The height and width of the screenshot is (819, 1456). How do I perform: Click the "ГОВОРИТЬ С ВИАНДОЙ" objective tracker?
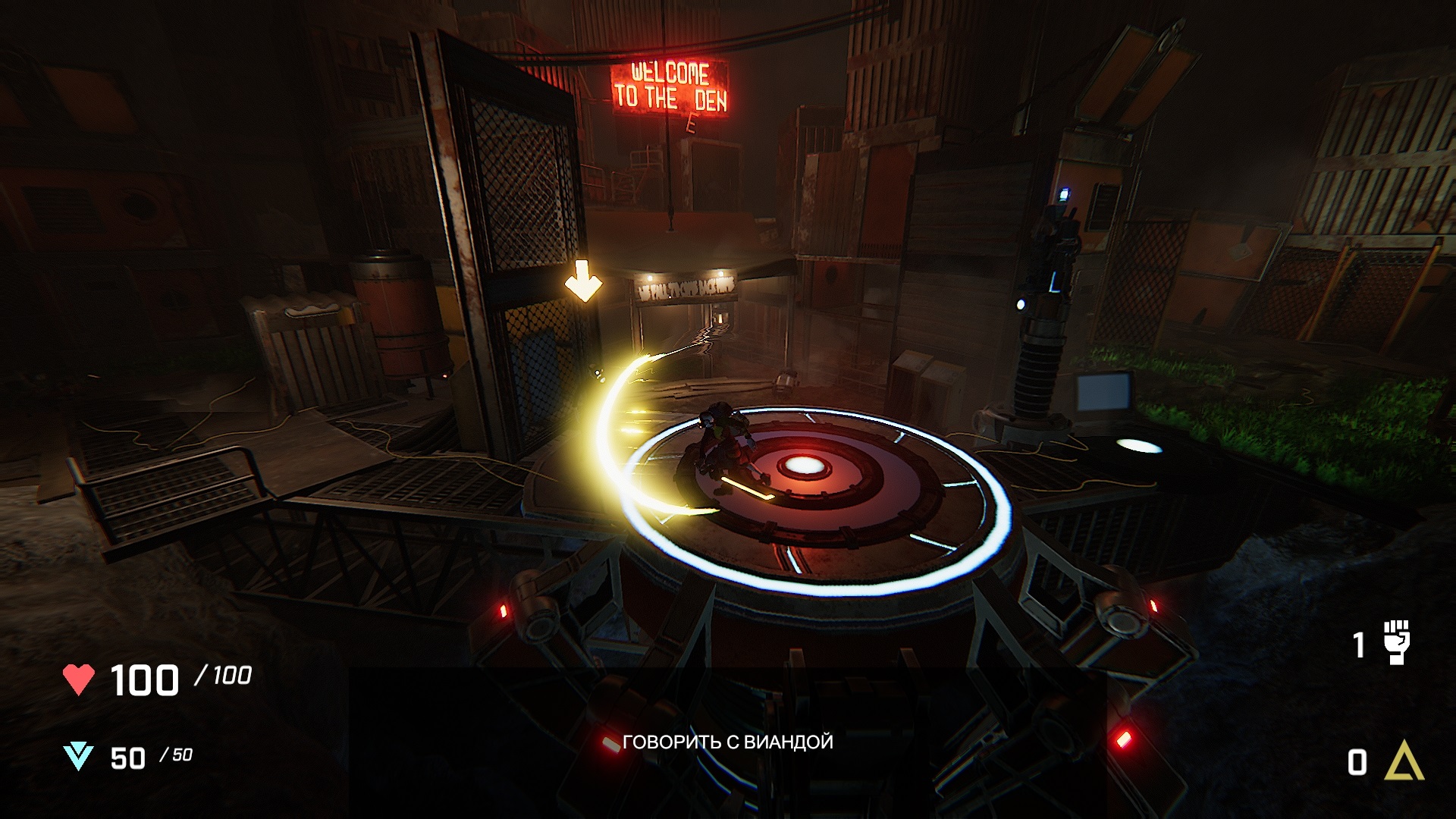point(727,742)
